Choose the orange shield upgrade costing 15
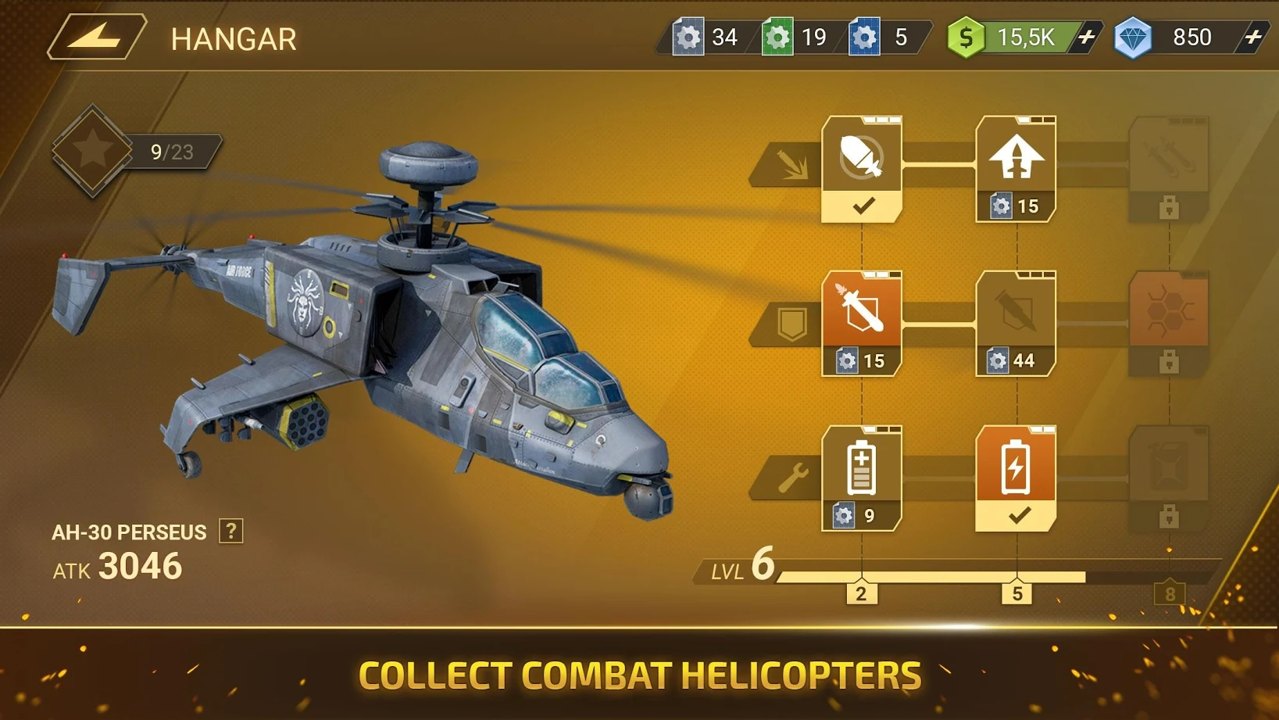The width and height of the screenshot is (1279, 720). [861, 323]
